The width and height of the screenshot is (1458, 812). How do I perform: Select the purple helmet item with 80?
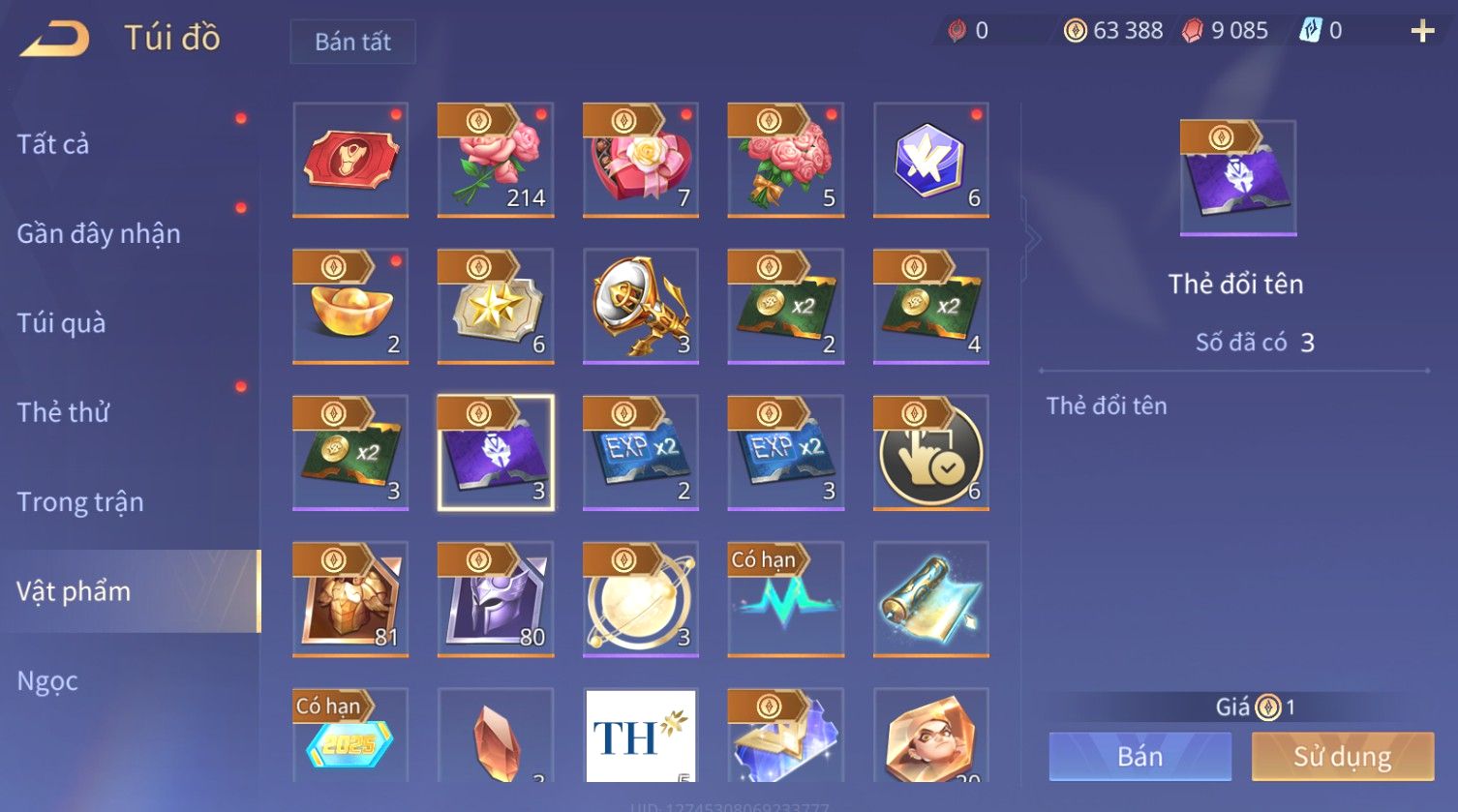coord(496,598)
